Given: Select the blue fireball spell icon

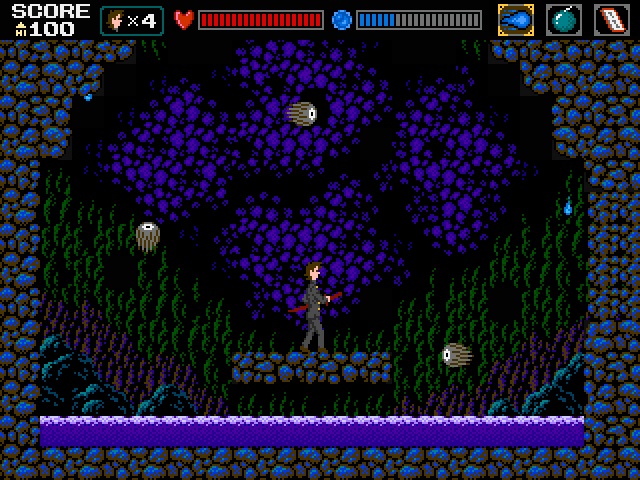Looking at the screenshot, I should click(516, 20).
